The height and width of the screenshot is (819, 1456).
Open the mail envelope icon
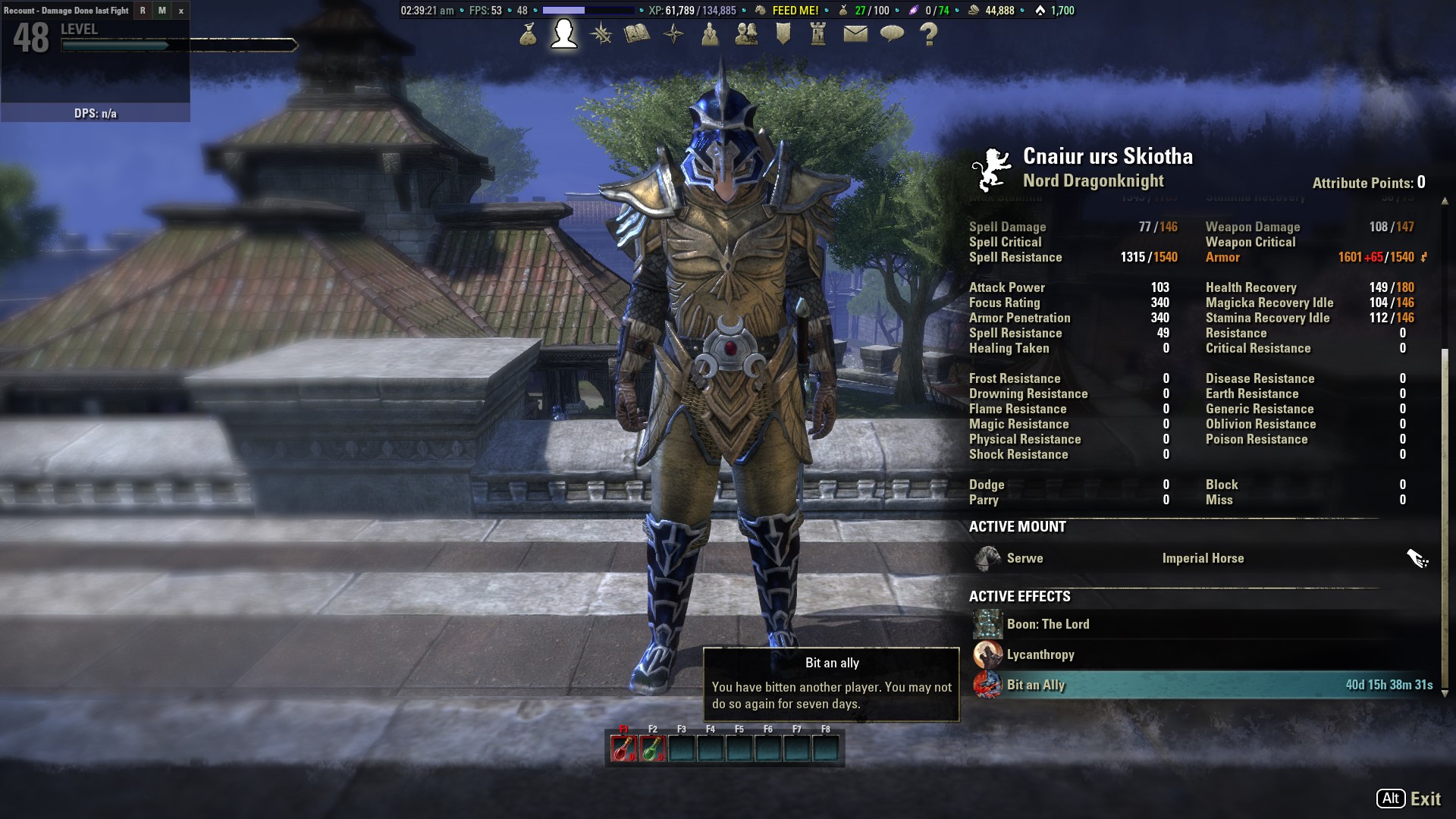click(855, 35)
